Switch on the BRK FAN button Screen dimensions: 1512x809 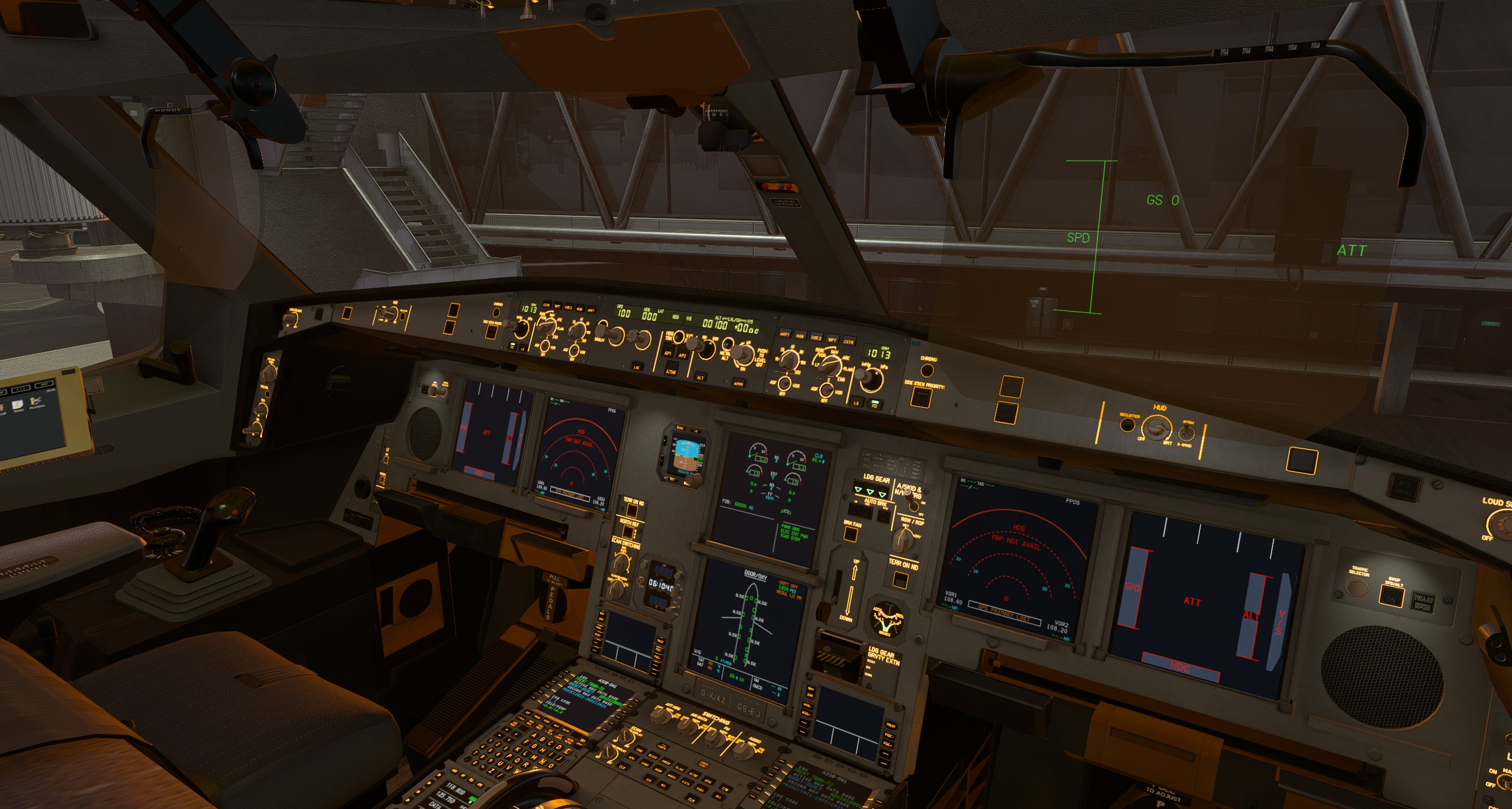(850, 534)
